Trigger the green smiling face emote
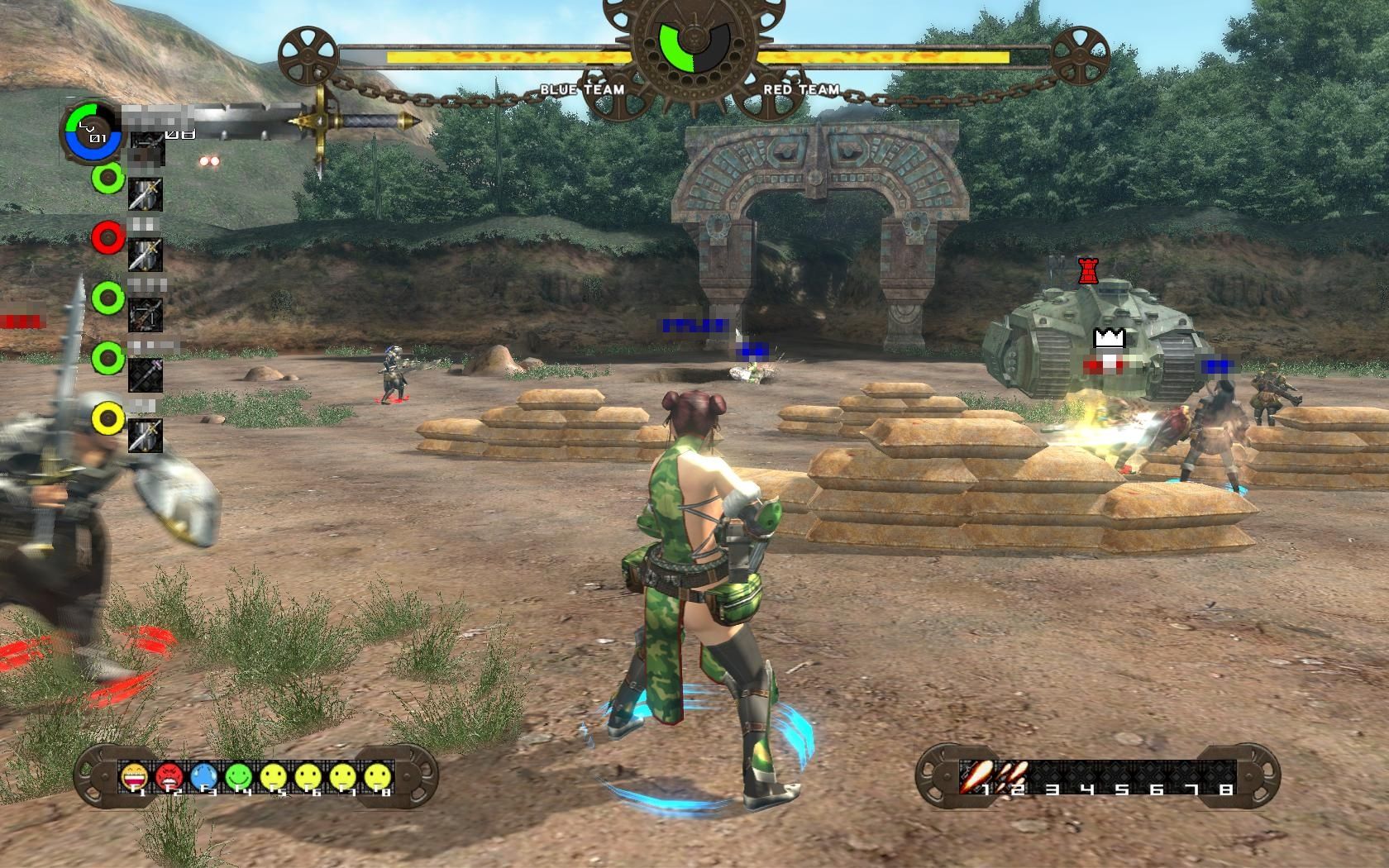 point(238,776)
